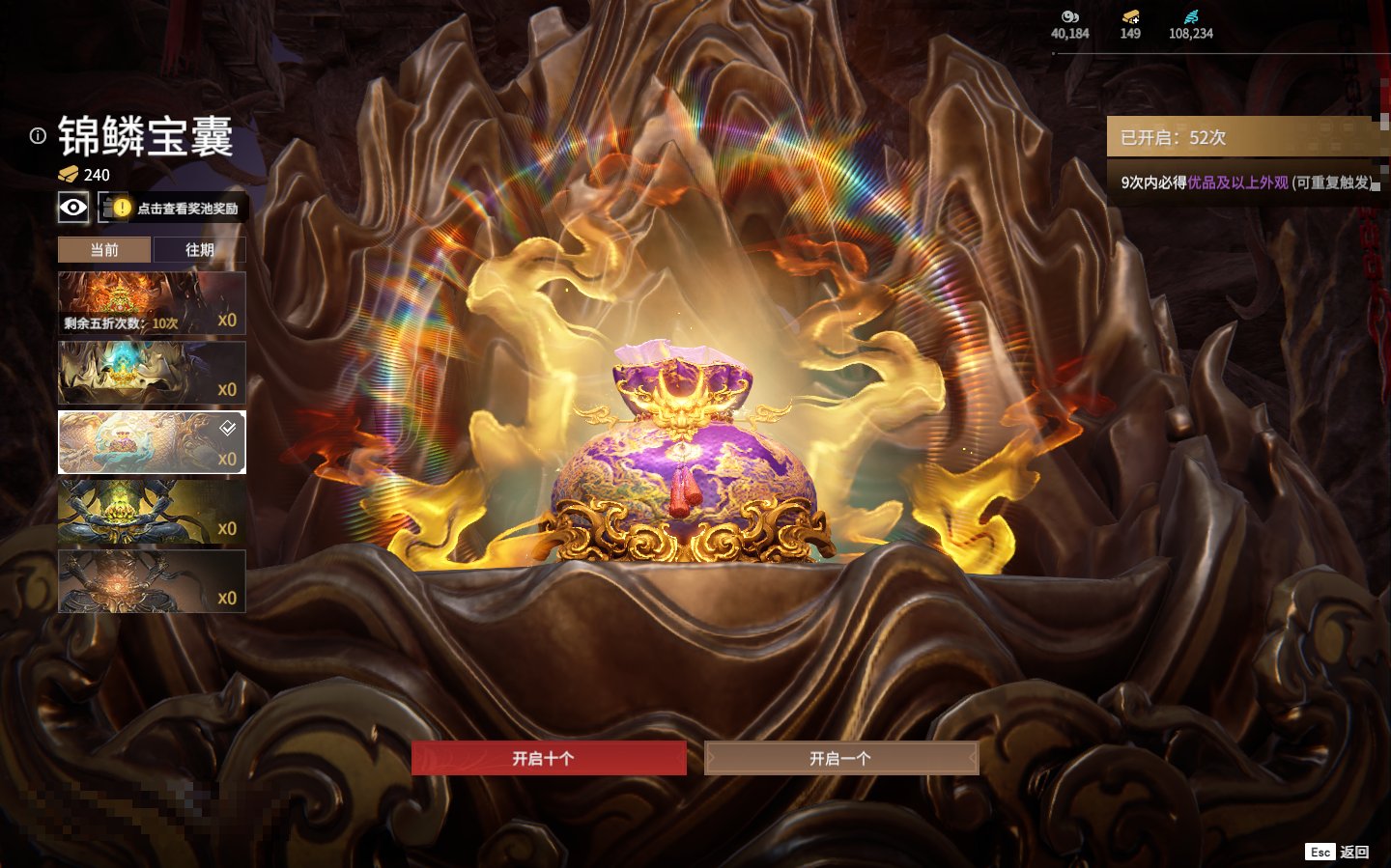Pick the green-gold dark creature chest thumbnail
Image resolution: width=1391 pixels, height=868 pixels.
click(x=152, y=512)
